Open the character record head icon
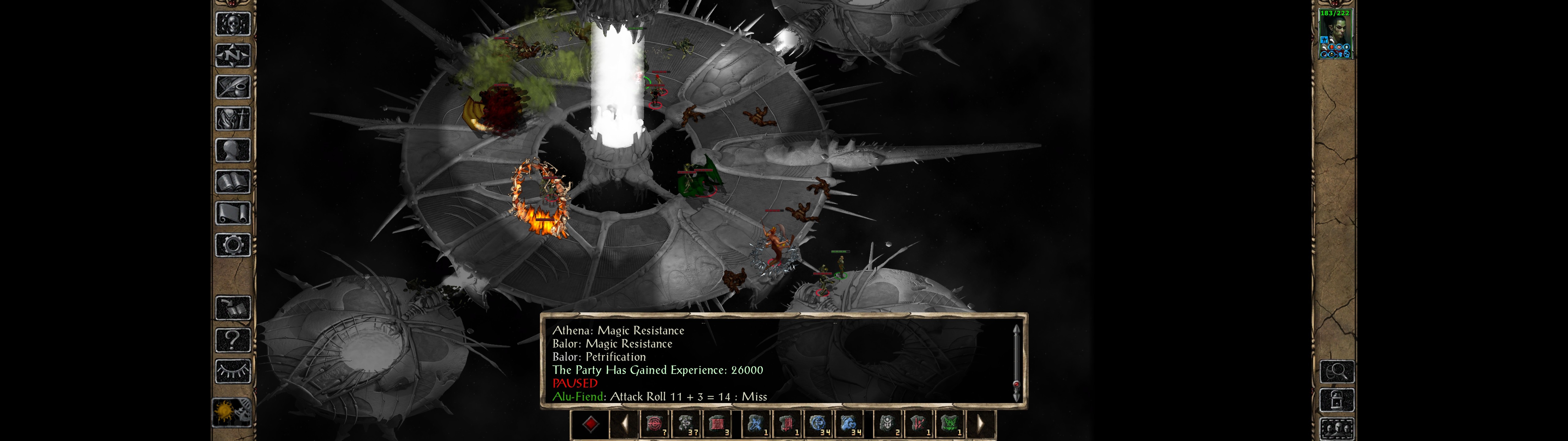This screenshot has width=1568, height=441. click(x=233, y=150)
